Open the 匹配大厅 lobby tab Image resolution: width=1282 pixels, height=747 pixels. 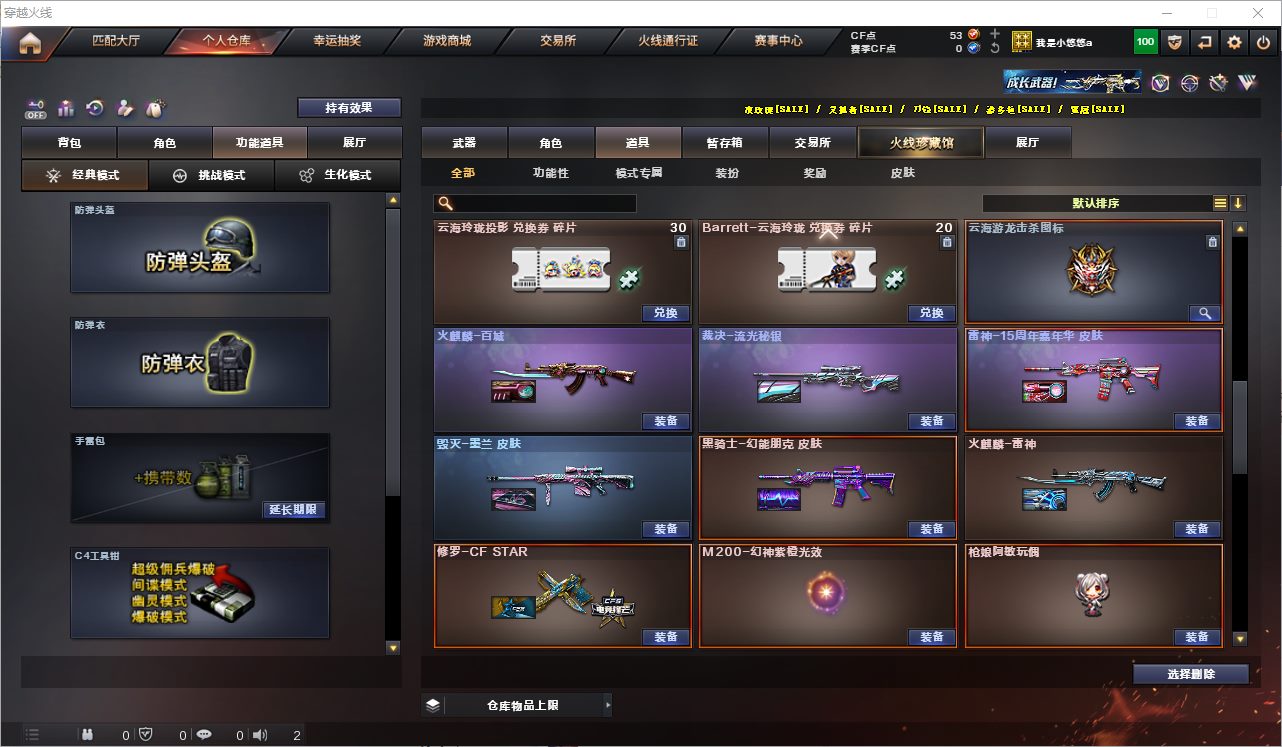(116, 41)
